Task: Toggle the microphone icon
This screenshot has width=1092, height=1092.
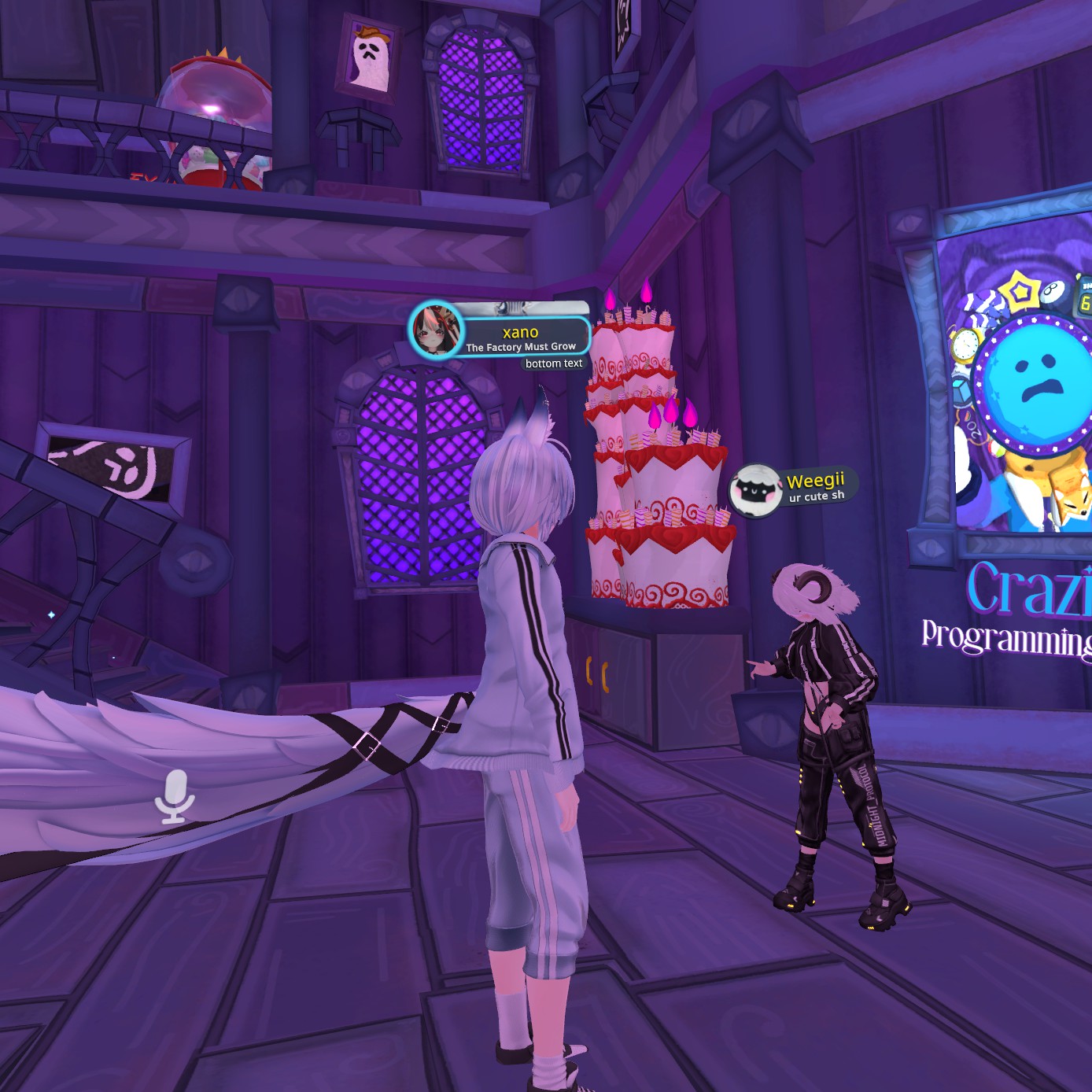Action: tap(174, 796)
